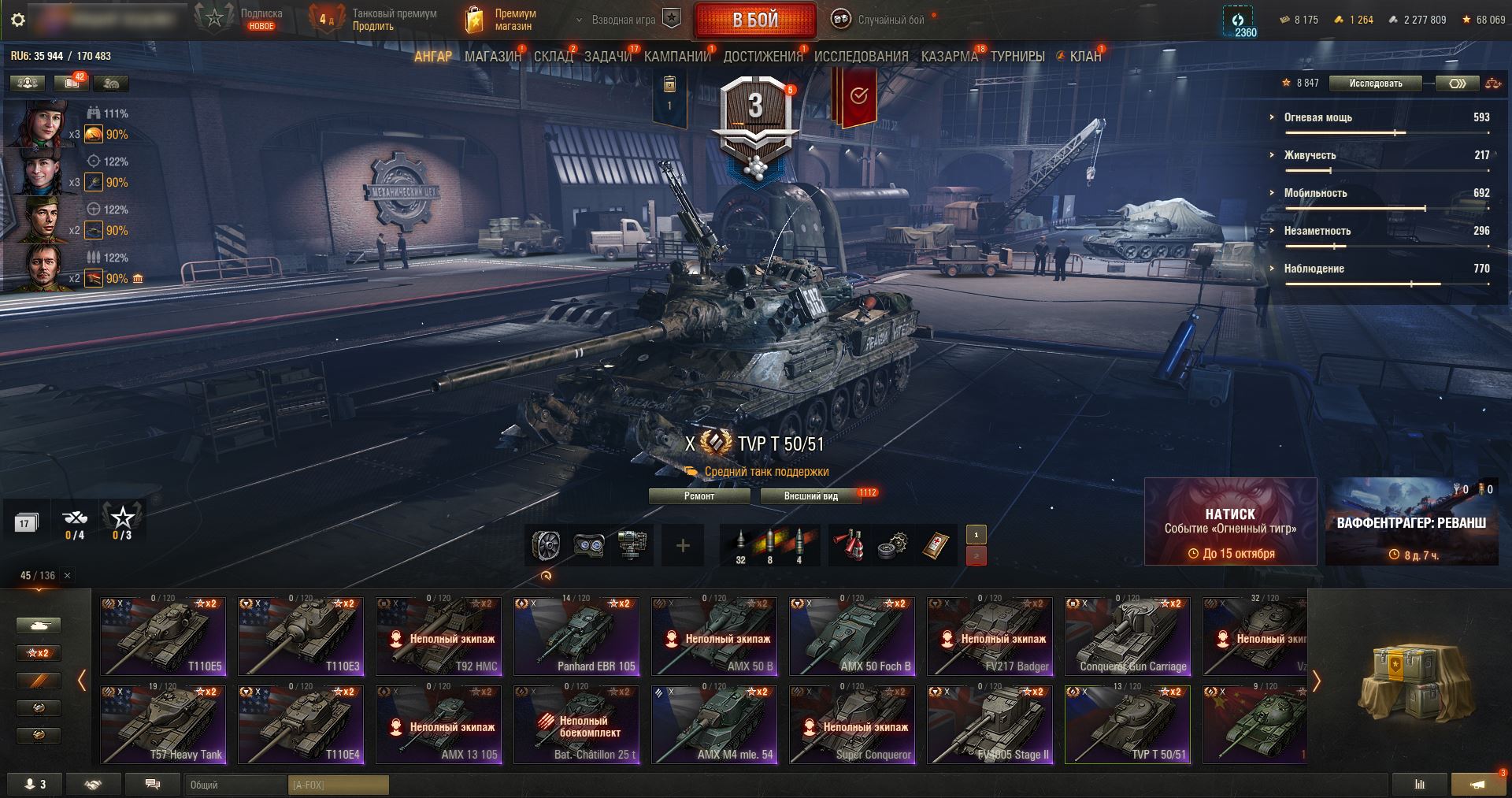The image size is (1512, 798).
Task: Select the Super Conqueror tank
Action: pos(852,725)
